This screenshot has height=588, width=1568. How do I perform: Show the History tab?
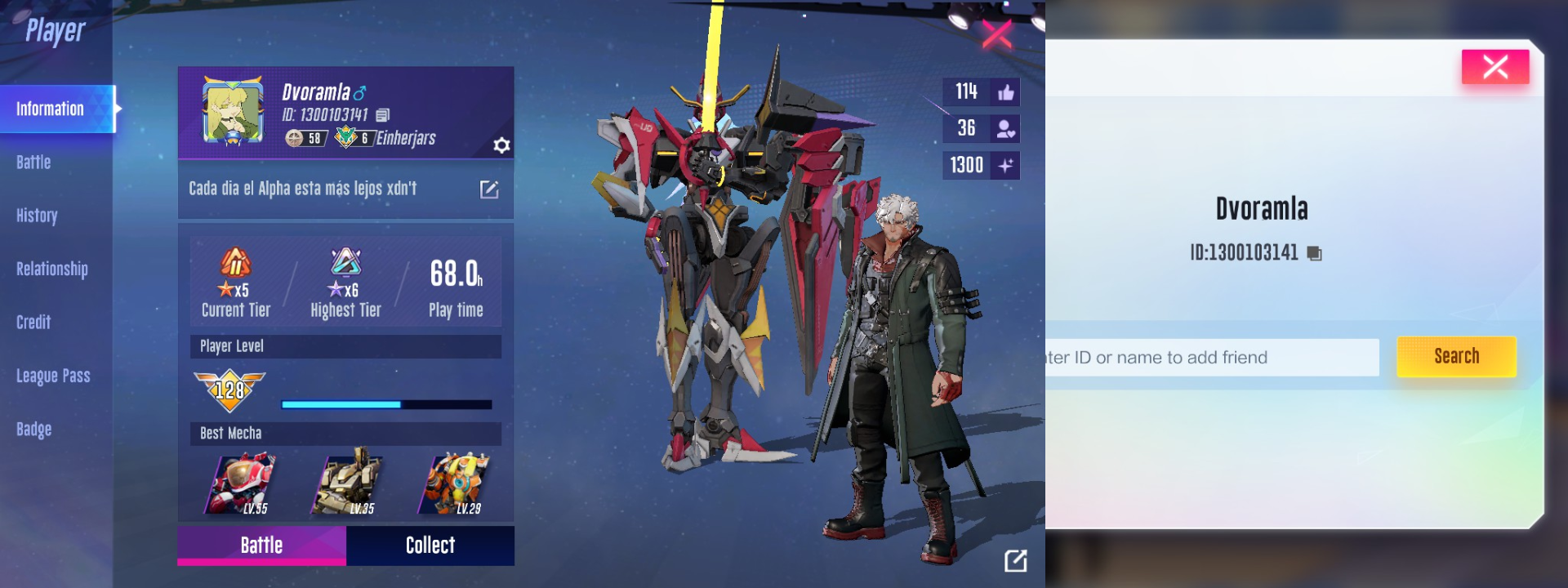[37, 216]
